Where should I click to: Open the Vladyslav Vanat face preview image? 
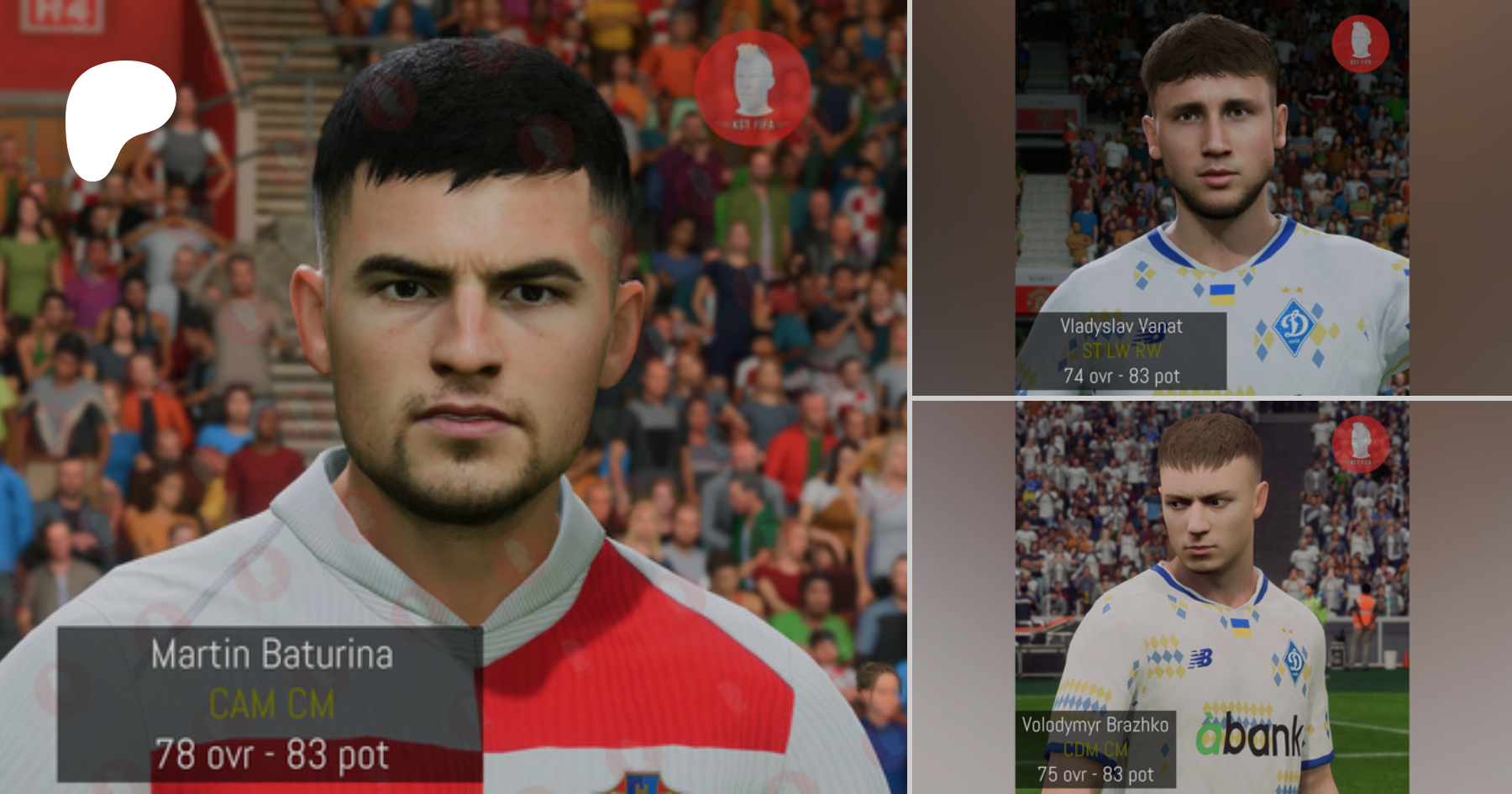[x=1211, y=197]
